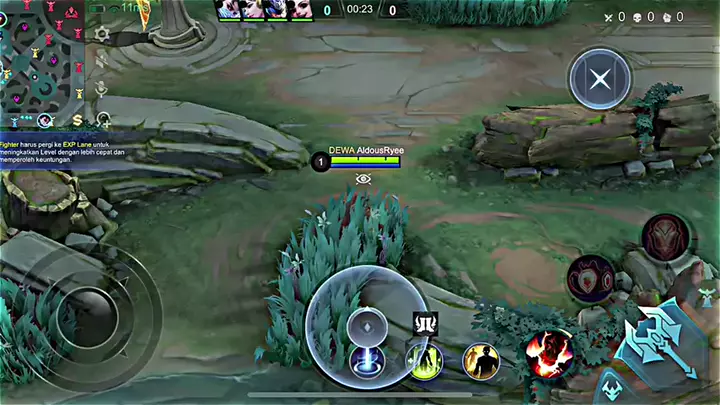Toggle the speaker sound icon

click(x=101, y=62)
